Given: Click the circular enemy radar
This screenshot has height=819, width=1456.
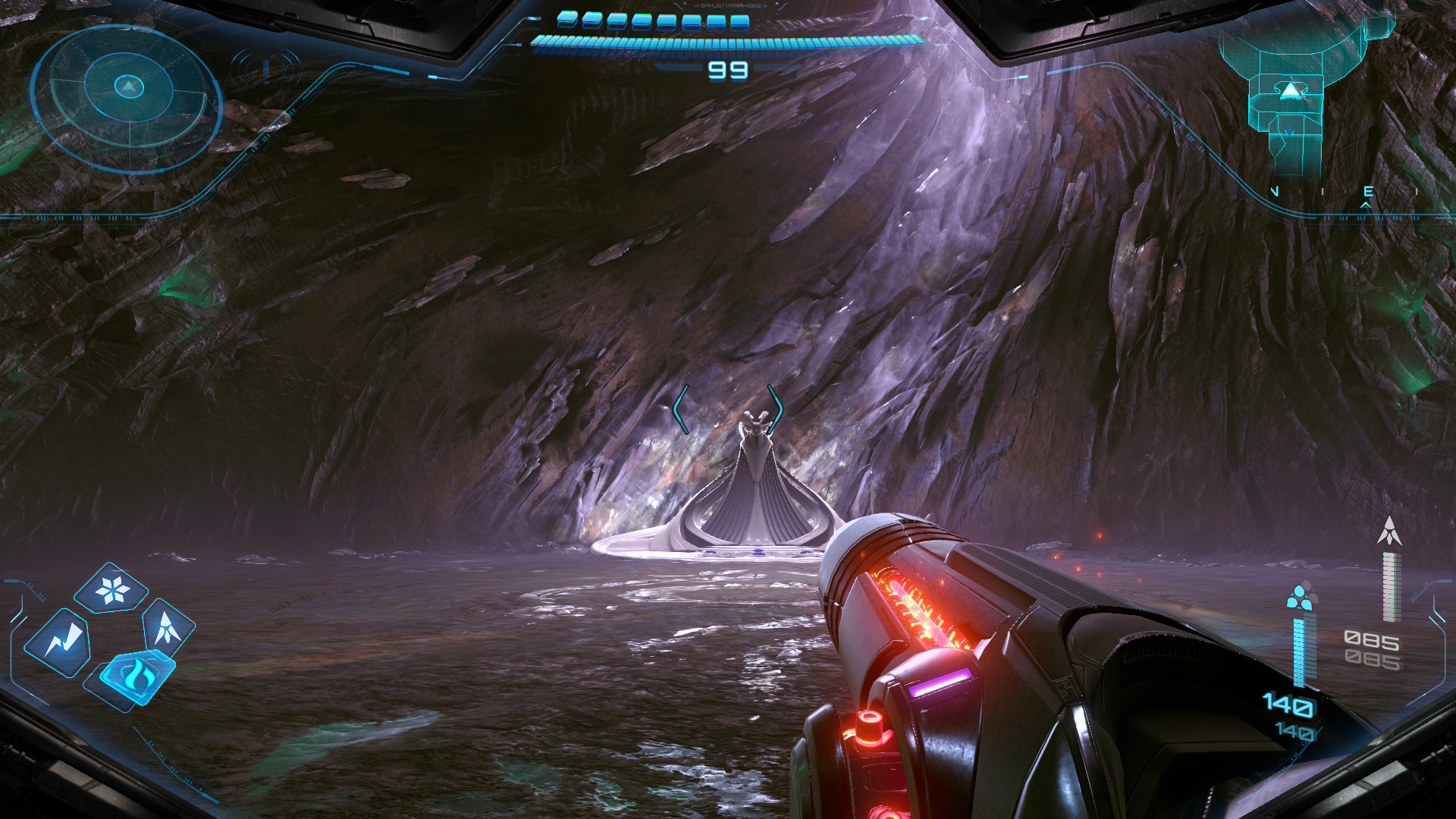Looking at the screenshot, I should click(127, 99).
